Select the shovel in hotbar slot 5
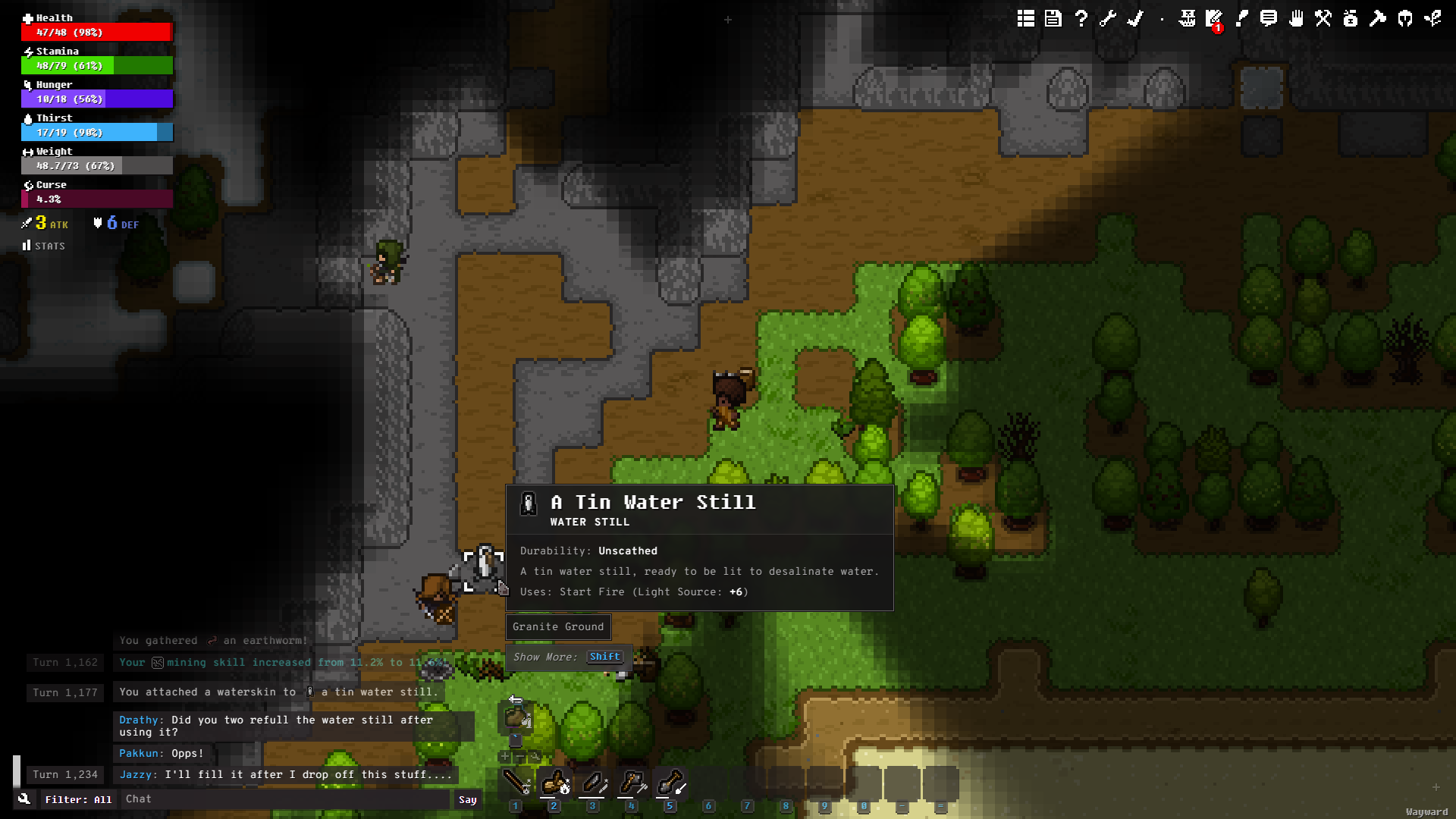Screen dimensions: 1456x819 point(671,782)
